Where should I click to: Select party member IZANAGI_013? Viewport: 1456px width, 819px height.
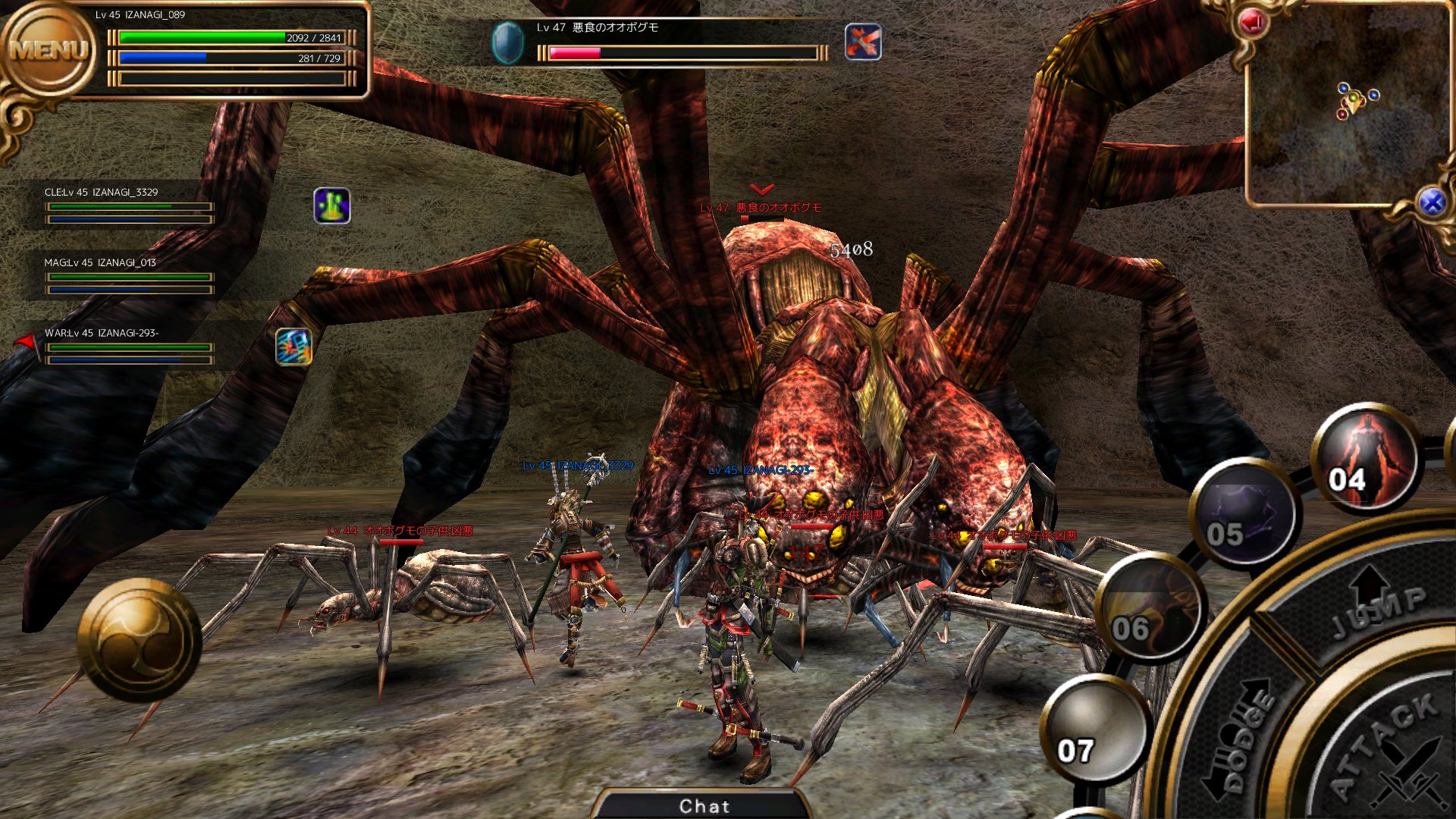(x=127, y=276)
